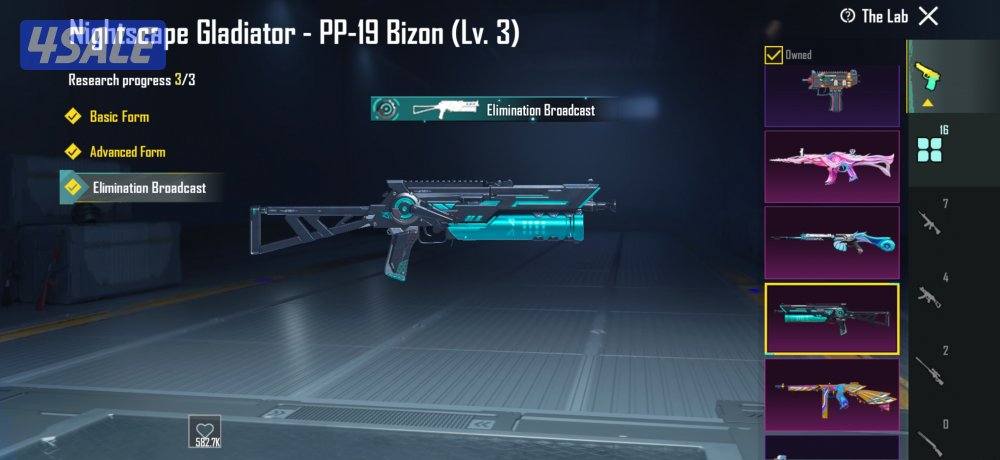Switch to the weapon category showing 0
This screenshot has height=460, width=1000.
pos(931,436)
